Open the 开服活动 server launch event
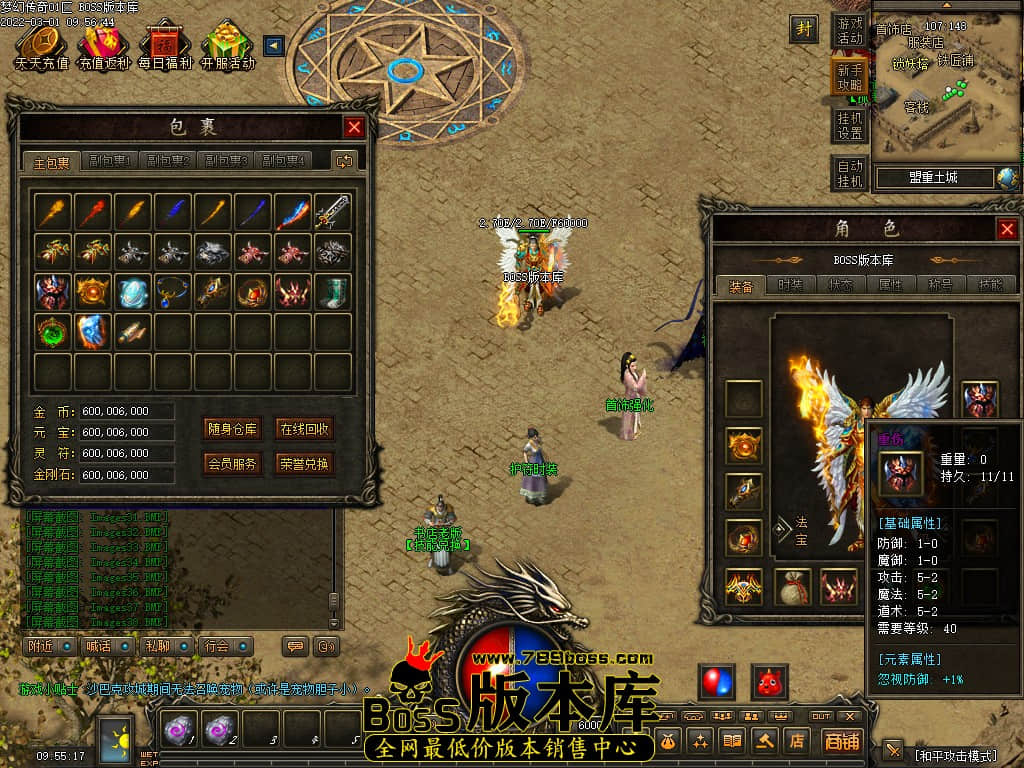1024x768 pixels. click(x=227, y=47)
